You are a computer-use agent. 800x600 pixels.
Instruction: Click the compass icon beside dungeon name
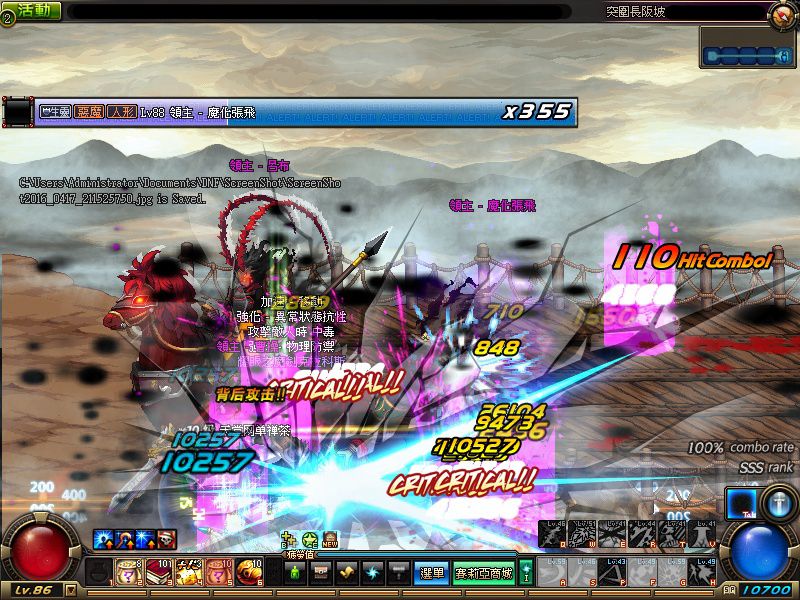pos(781,13)
